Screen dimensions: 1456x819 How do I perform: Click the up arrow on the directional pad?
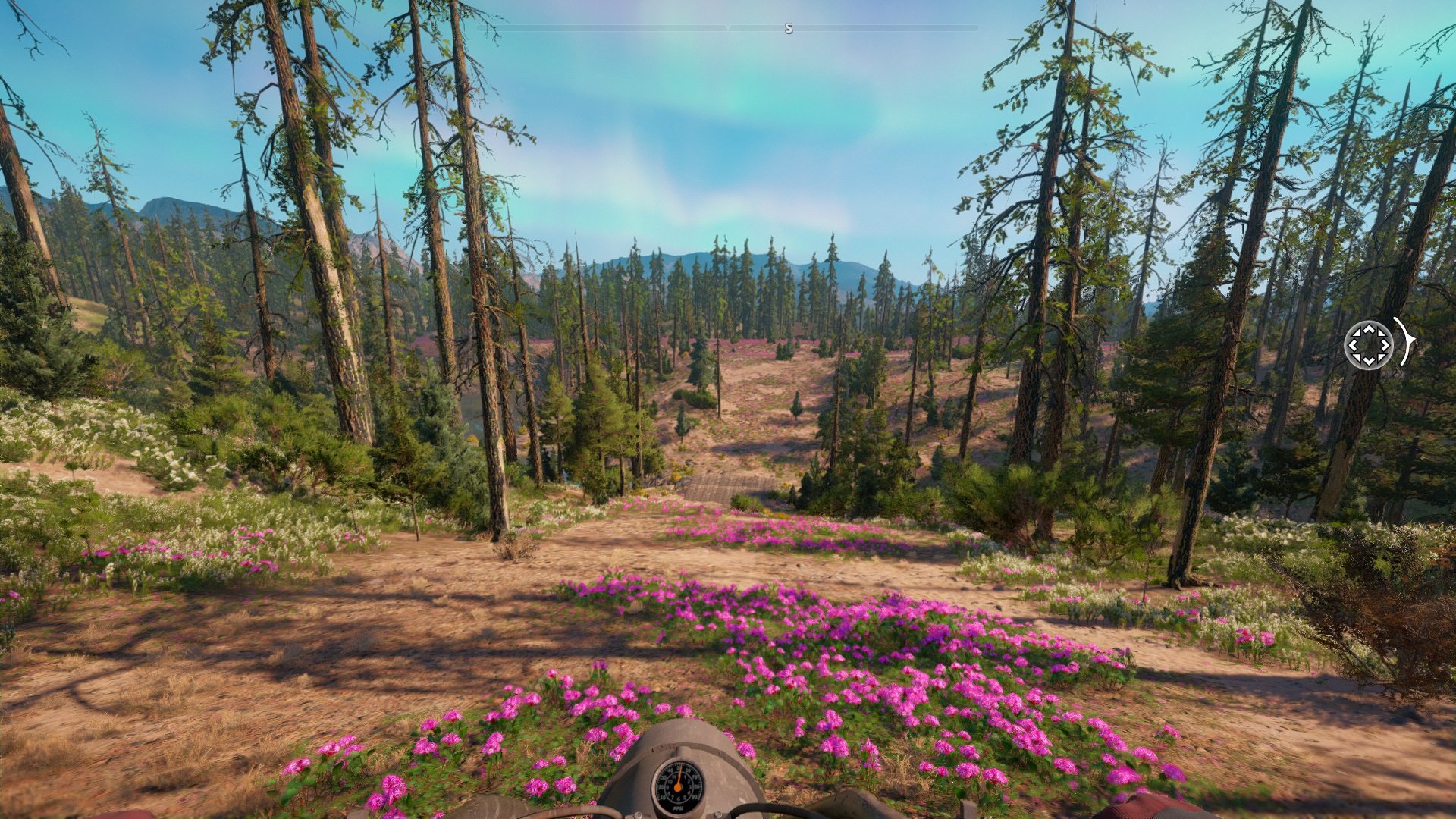(x=1369, y=329)
